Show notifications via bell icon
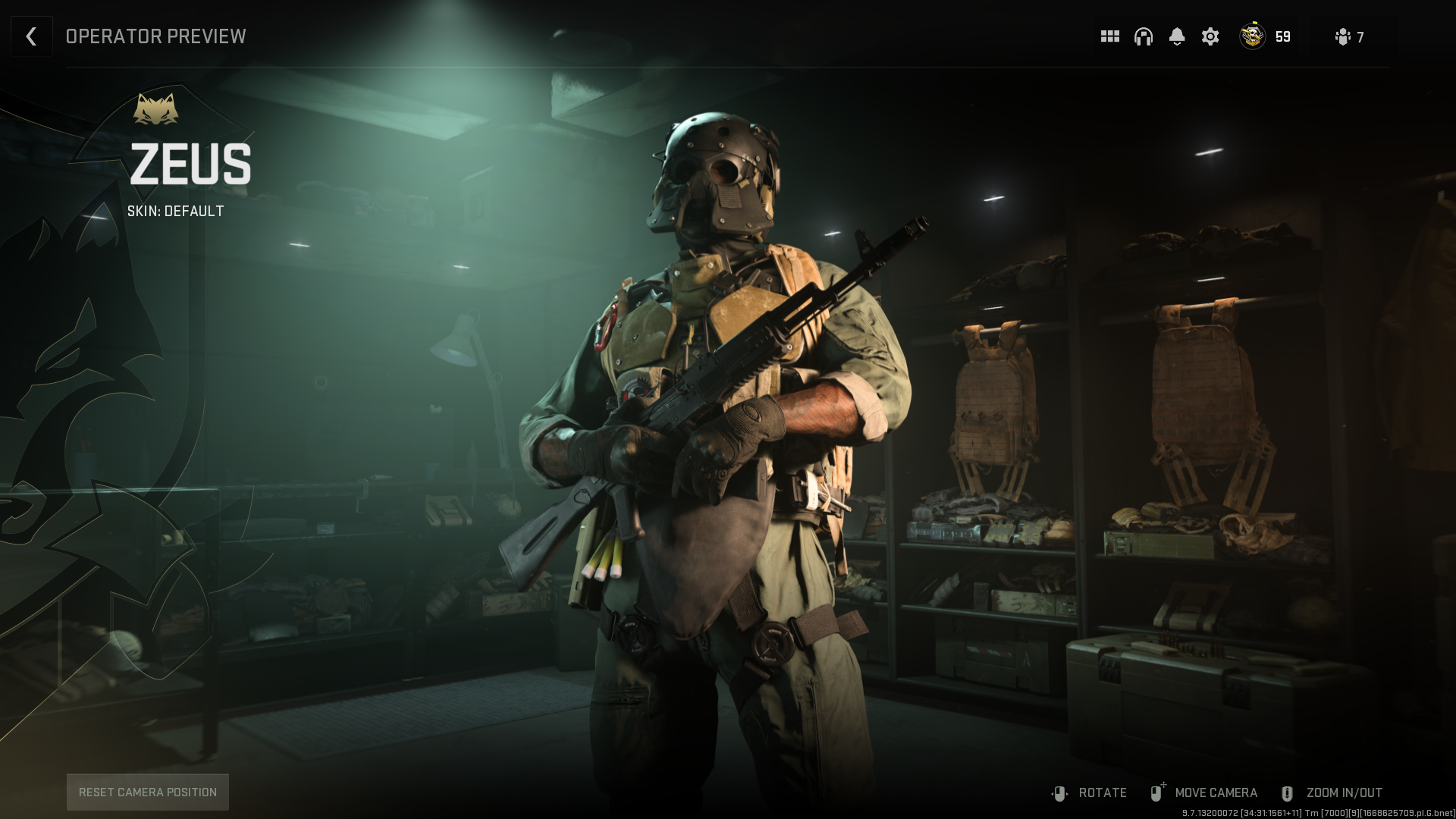The image size is (1456, 819). coord(1176,36)
